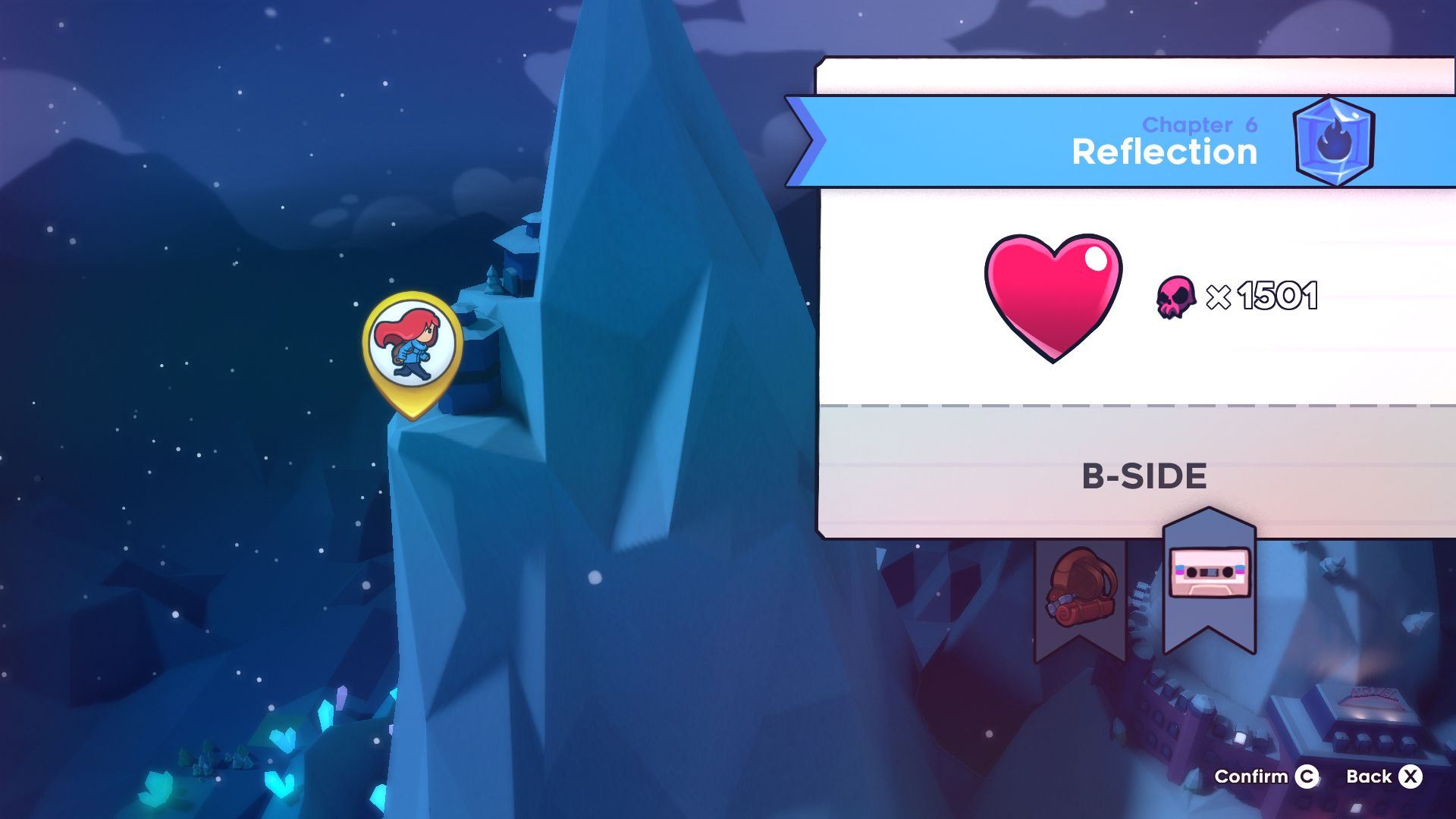Open Chapter 6 Reflection from the banner
This screenshot has height=819, width=1456.
coord(1164,152)
